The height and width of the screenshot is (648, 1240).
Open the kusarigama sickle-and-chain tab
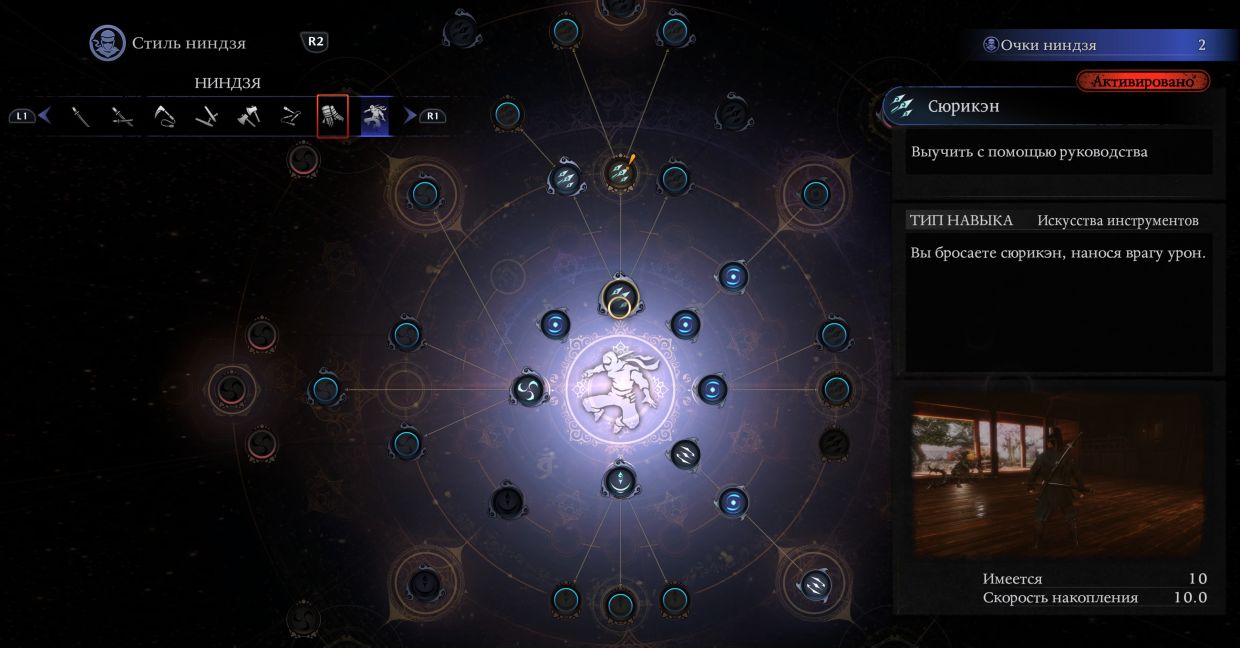tap(165, 116)
